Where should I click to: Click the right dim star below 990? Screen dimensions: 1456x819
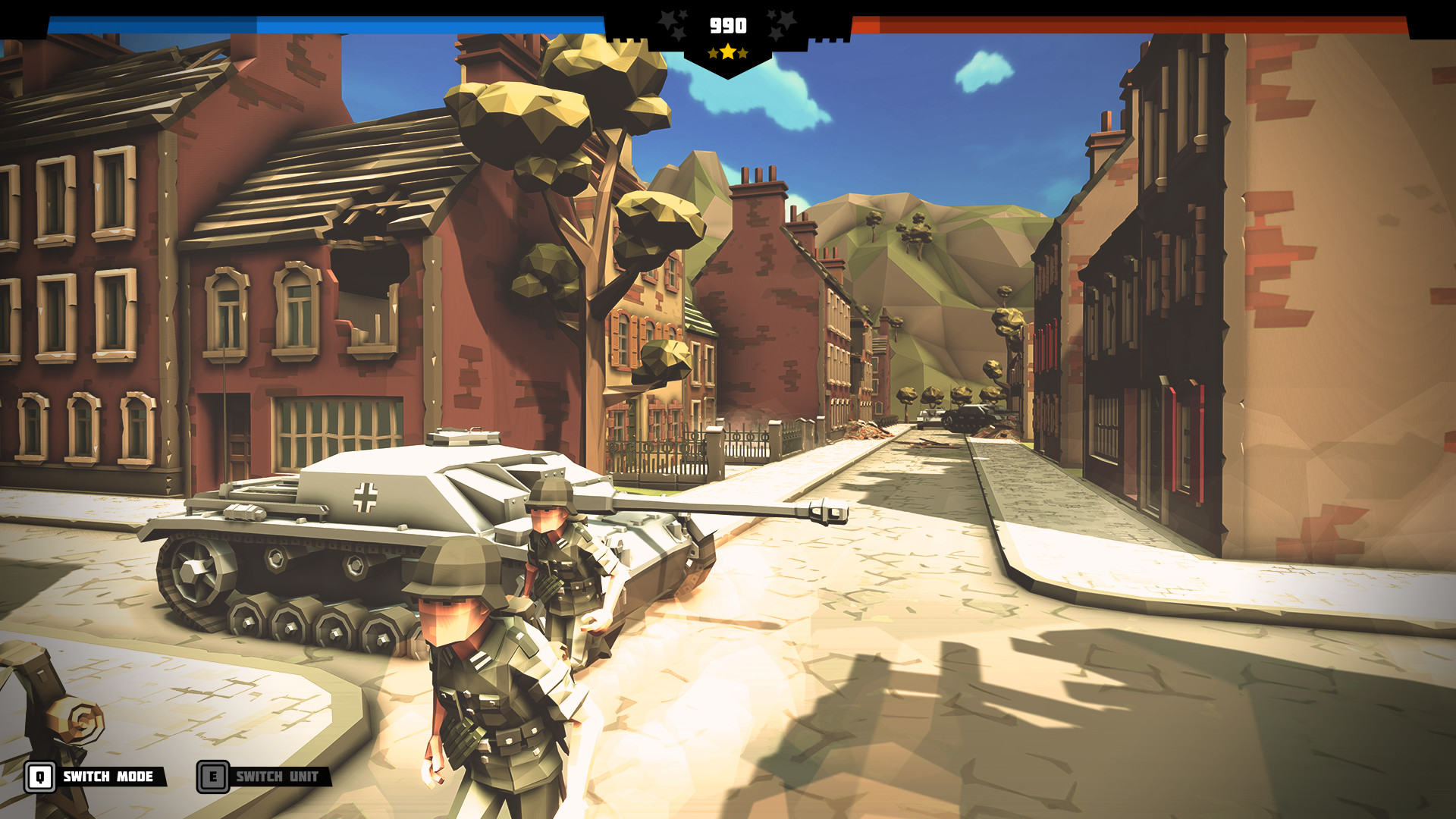[743, 55]
